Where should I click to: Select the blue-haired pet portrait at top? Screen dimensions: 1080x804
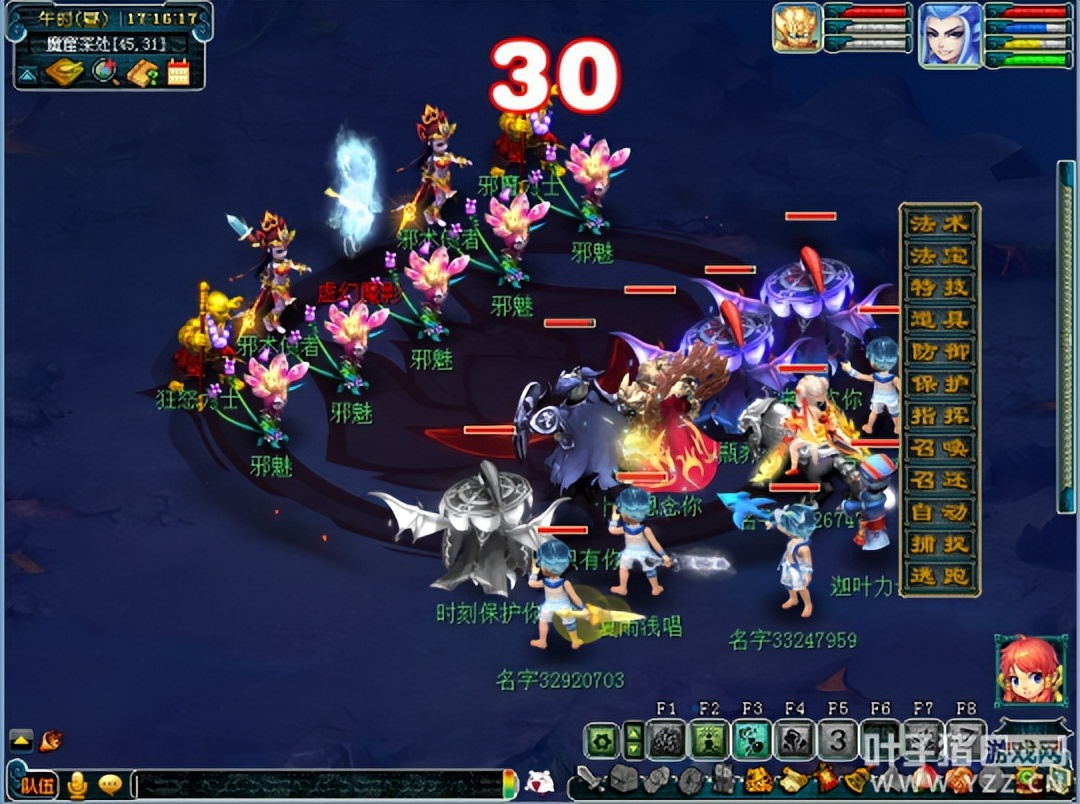(x=950, y=35)
